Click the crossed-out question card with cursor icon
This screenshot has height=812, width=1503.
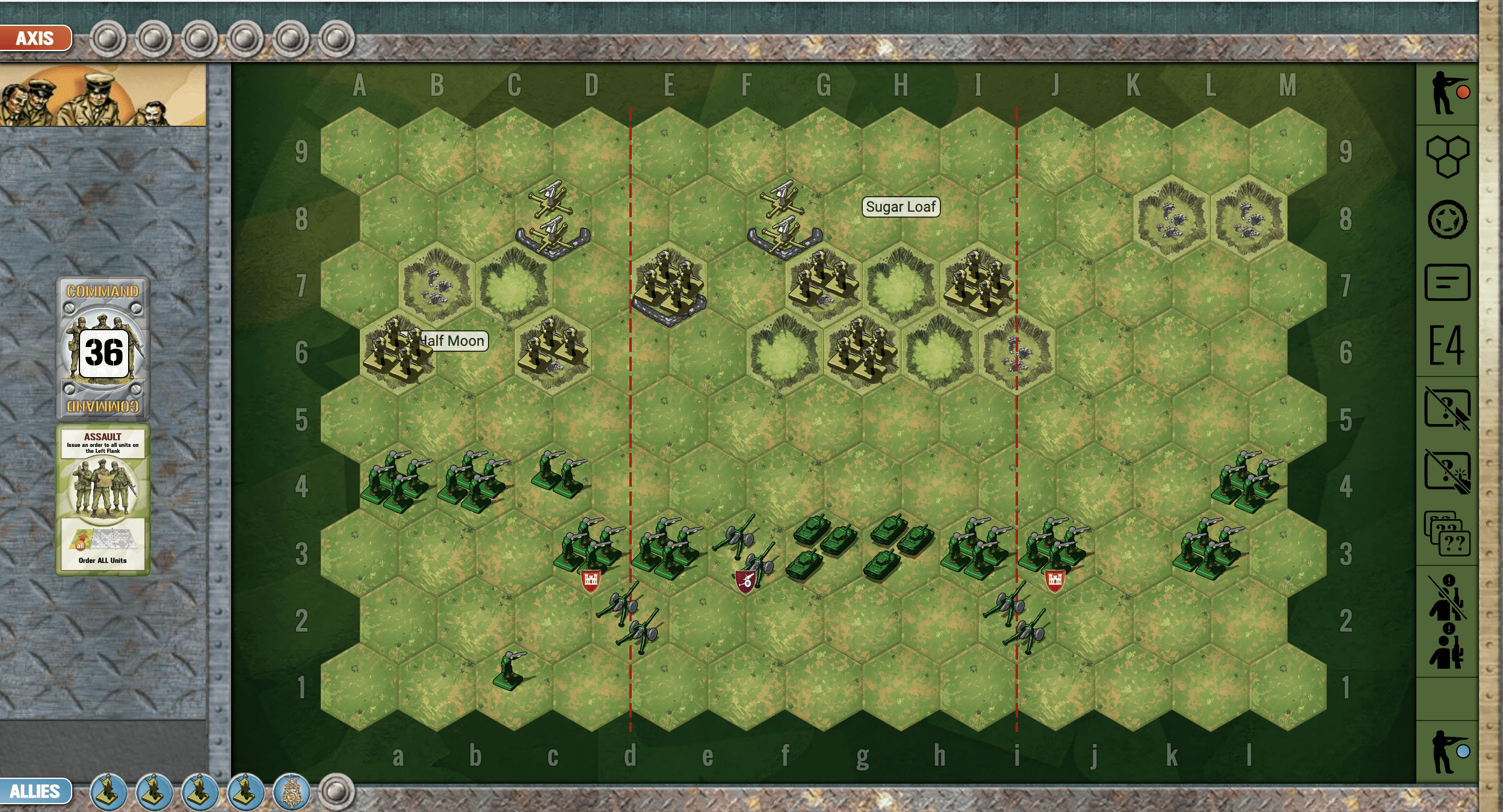tap(1447, 408)
